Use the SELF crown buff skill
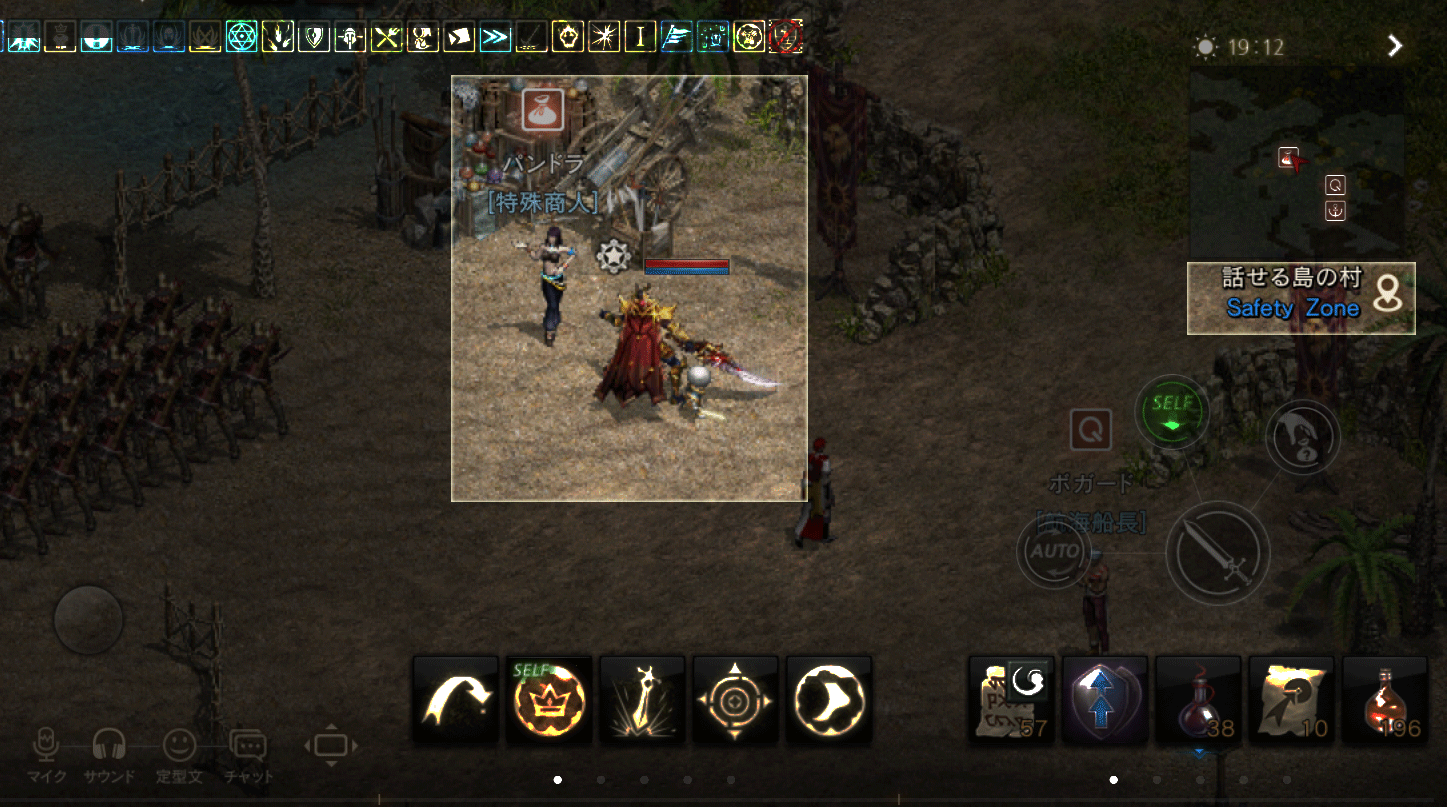1447x807 pixels. 549,699
